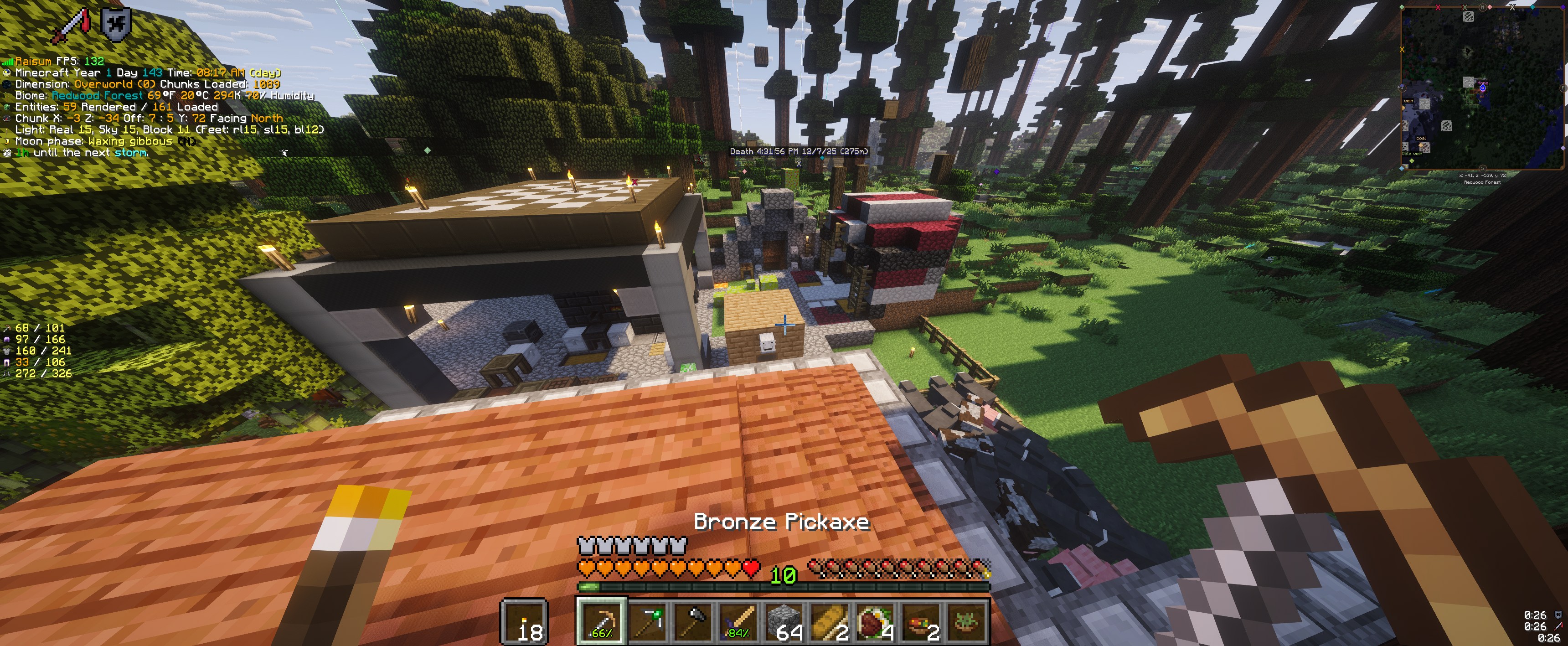Choose the green-tipped pickaxe hotbar slot

click(x=646, y=620)
